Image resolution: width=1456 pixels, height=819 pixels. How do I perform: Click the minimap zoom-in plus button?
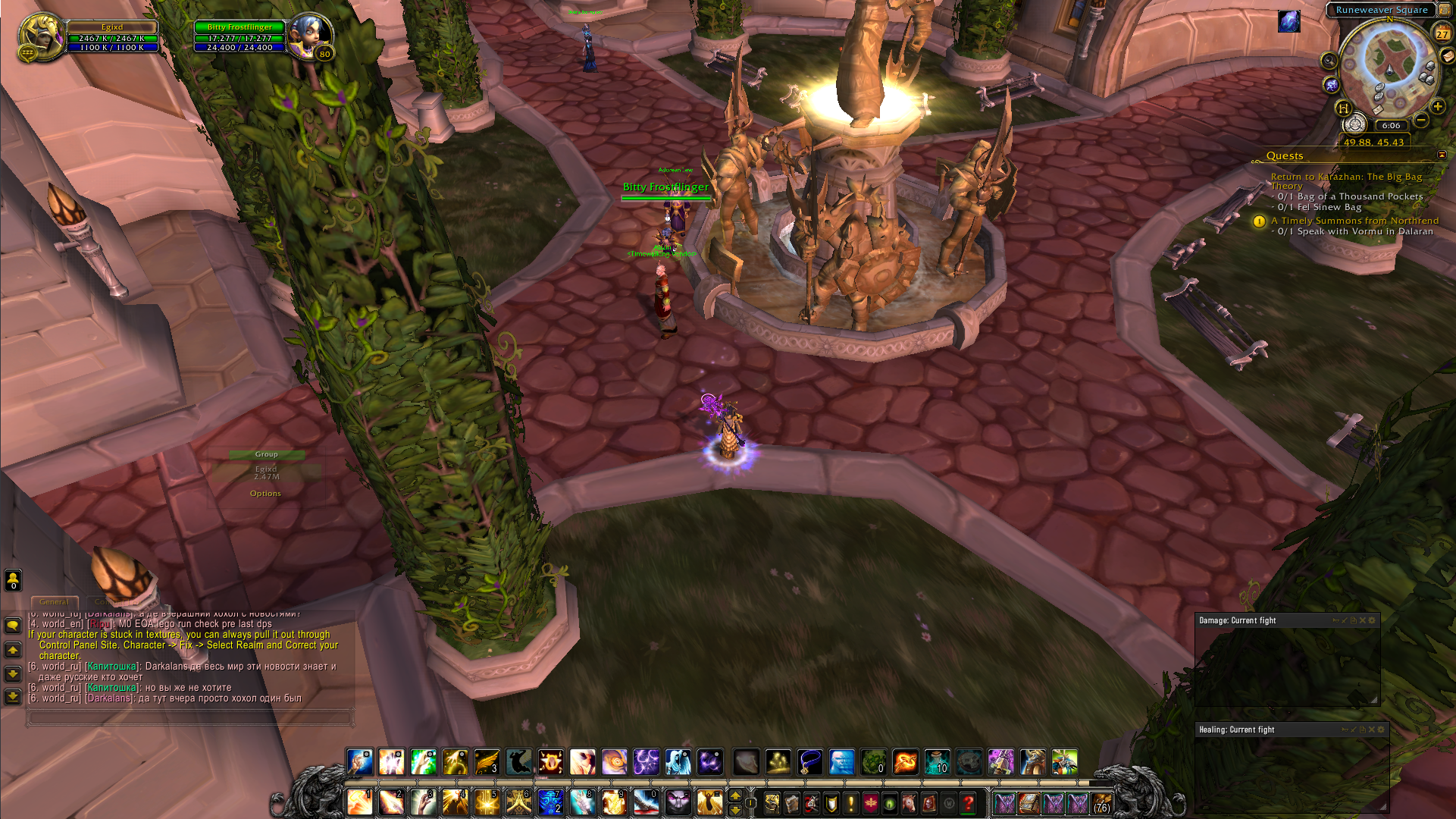click(x=1438, y=107)
